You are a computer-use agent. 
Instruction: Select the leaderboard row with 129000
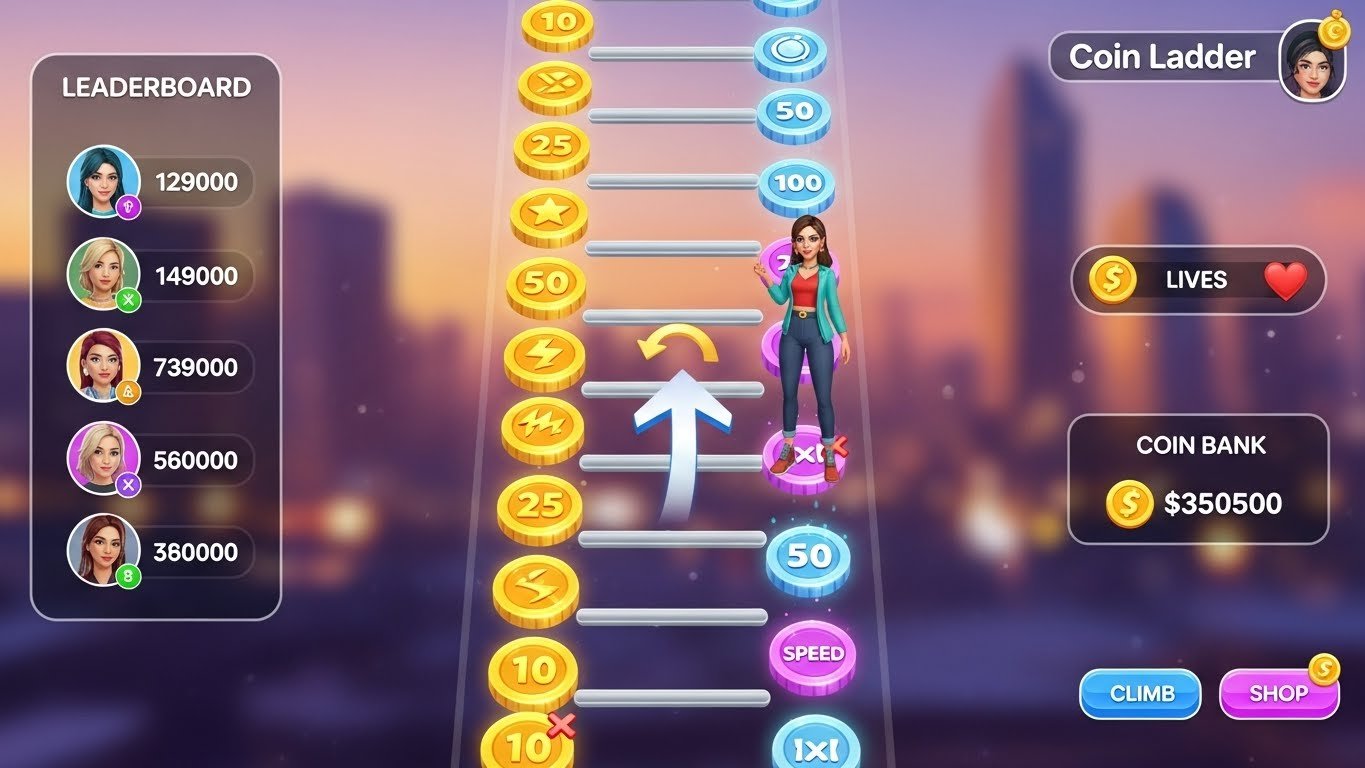pos(160,182)
